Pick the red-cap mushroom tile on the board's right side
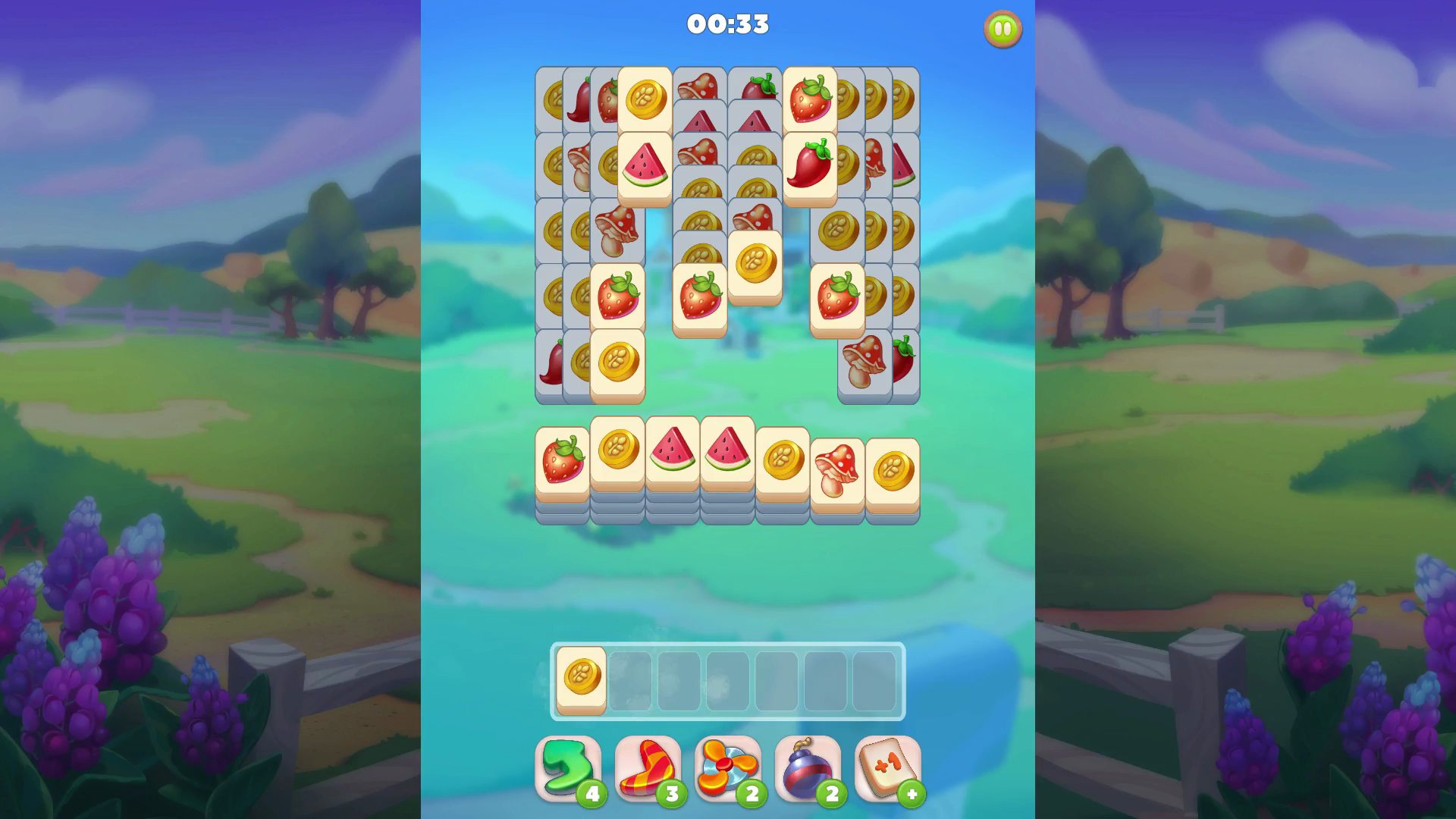Screen dimensions: 1456x819 [864, 362]
